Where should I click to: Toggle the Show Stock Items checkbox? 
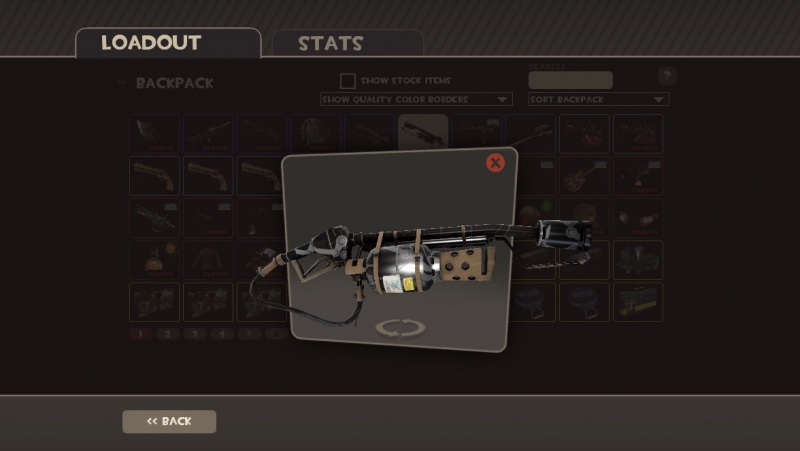[x=348, y=80]
